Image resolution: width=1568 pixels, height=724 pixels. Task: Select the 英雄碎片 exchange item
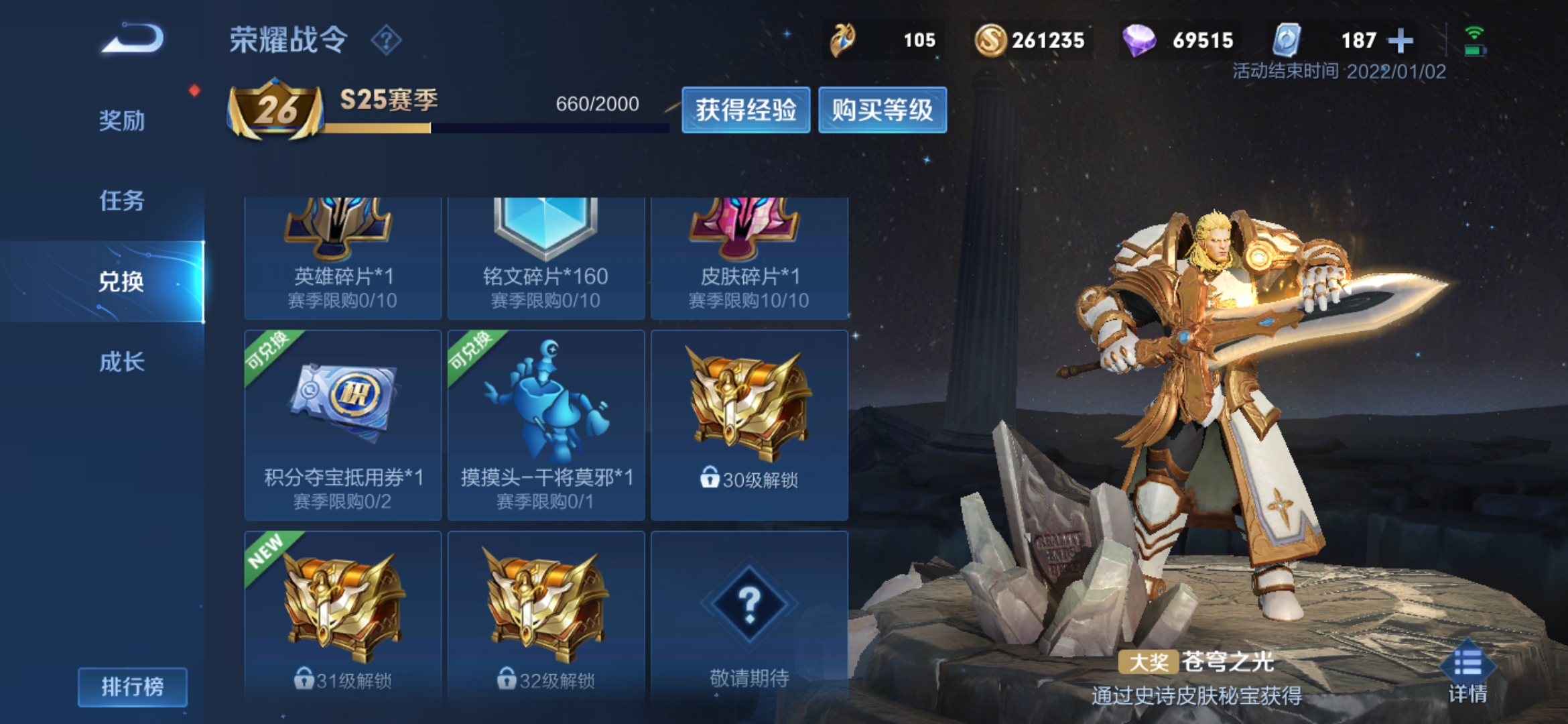[342, 258]
